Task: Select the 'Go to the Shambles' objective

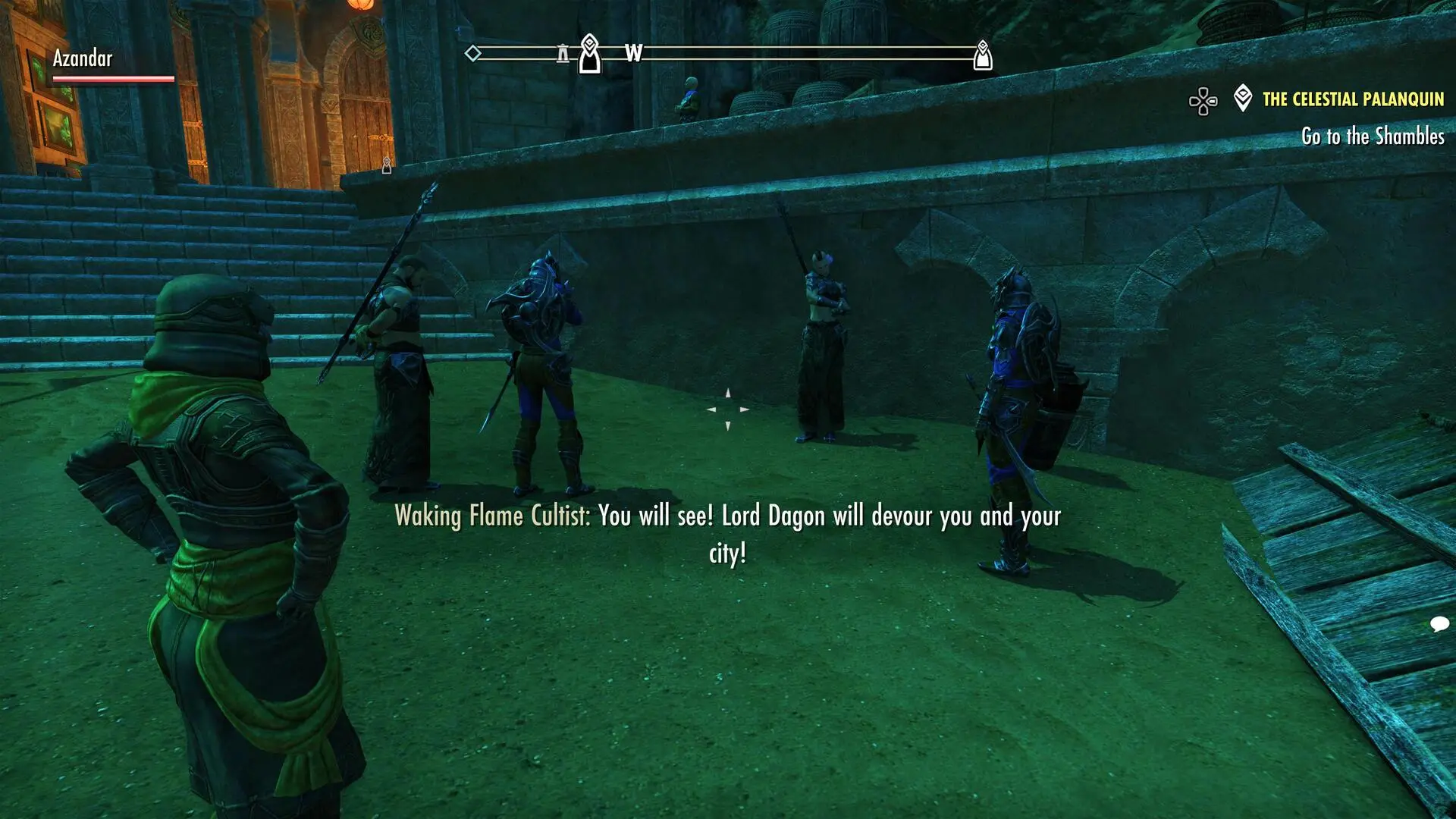Action: 1373,136
